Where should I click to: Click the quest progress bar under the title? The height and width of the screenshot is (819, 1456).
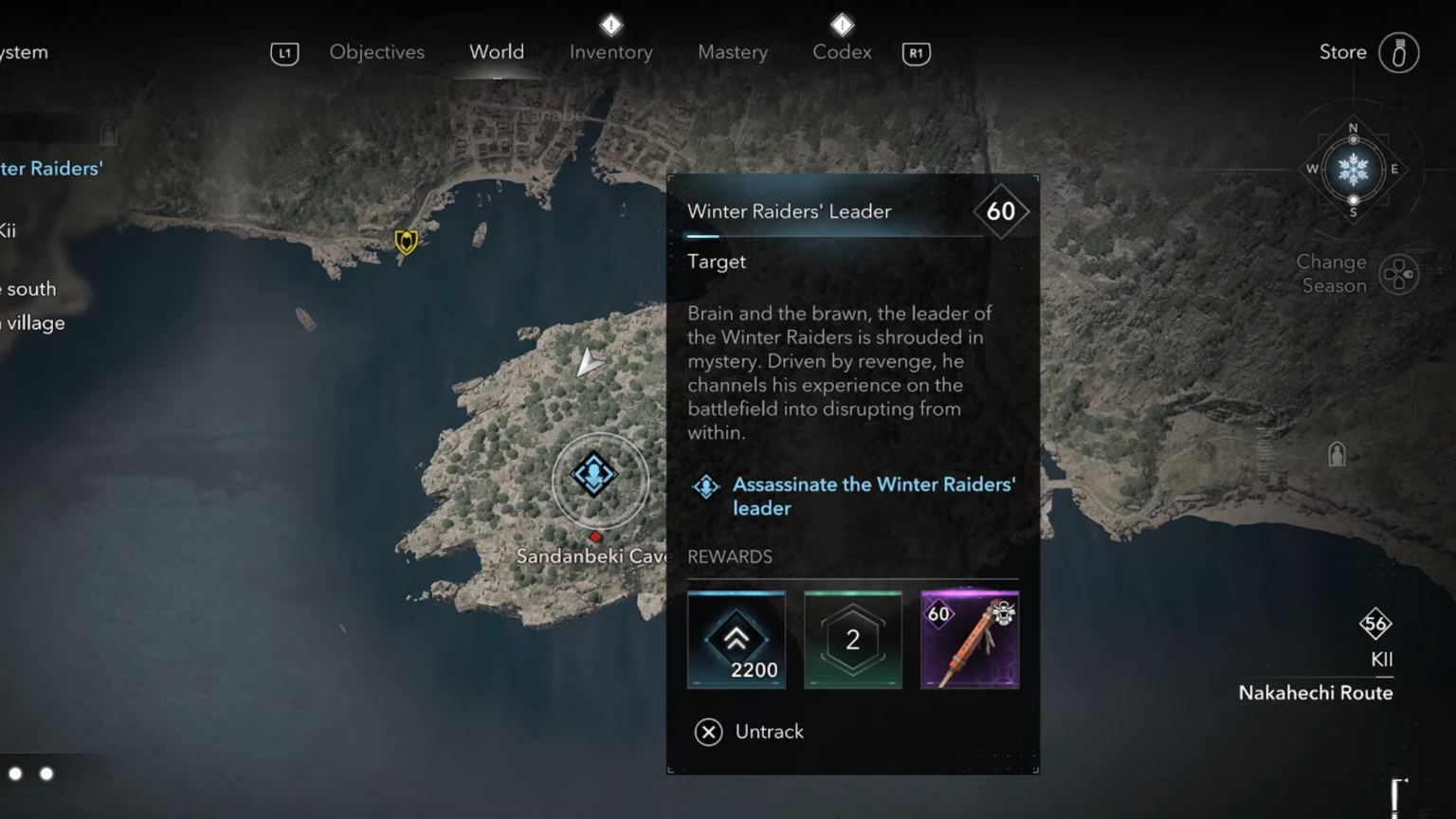click(834, 236)
